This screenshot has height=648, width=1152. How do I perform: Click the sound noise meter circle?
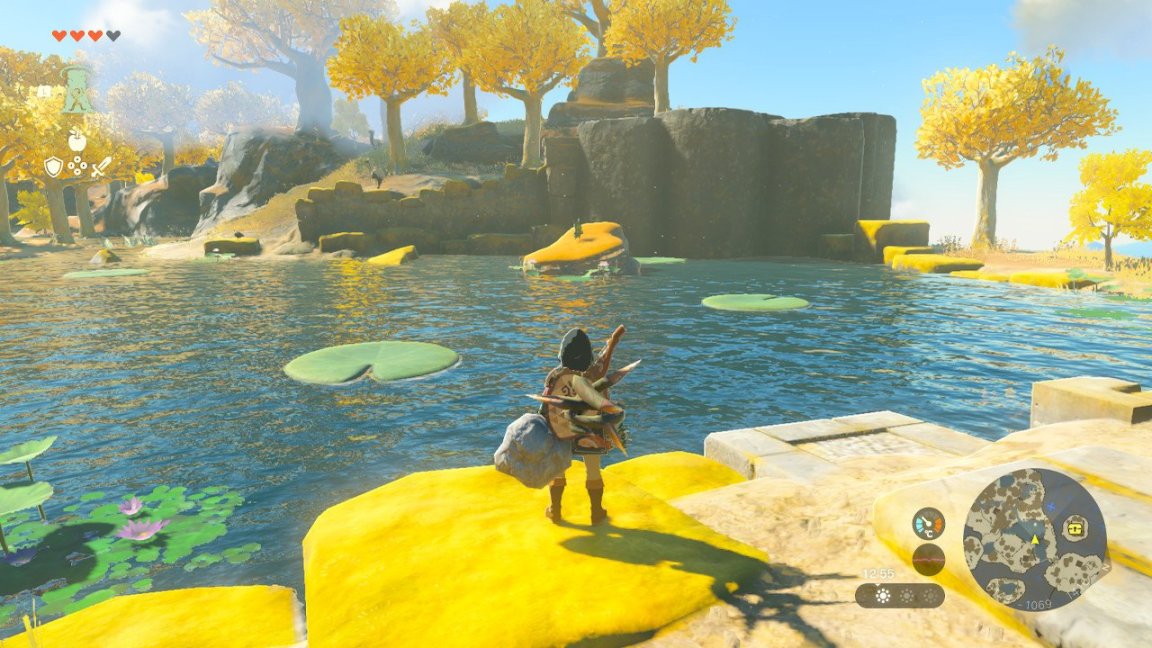tap(928, 559)
